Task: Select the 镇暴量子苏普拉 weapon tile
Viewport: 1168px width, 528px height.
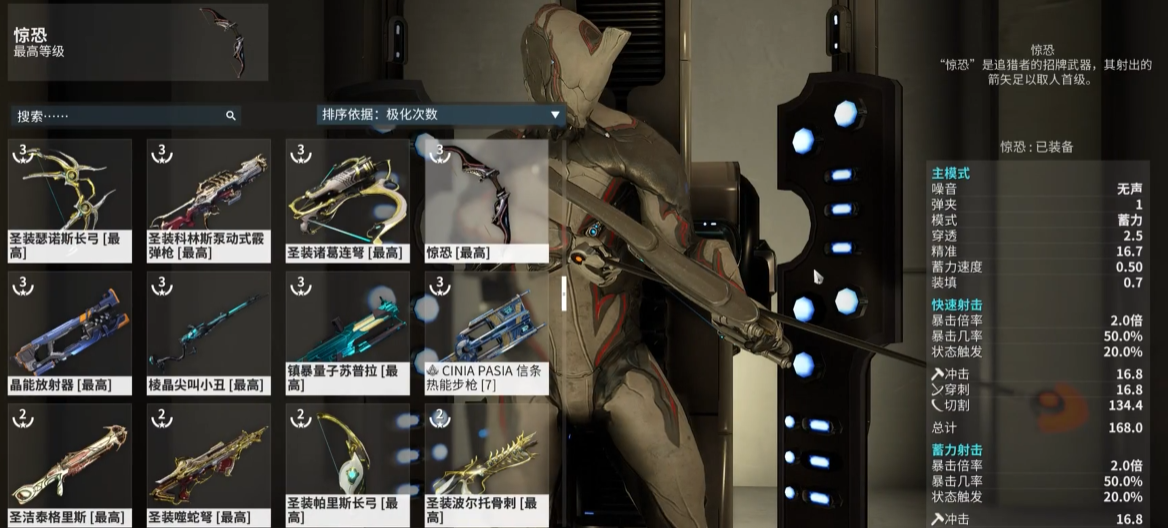Action: click(348, 332)
